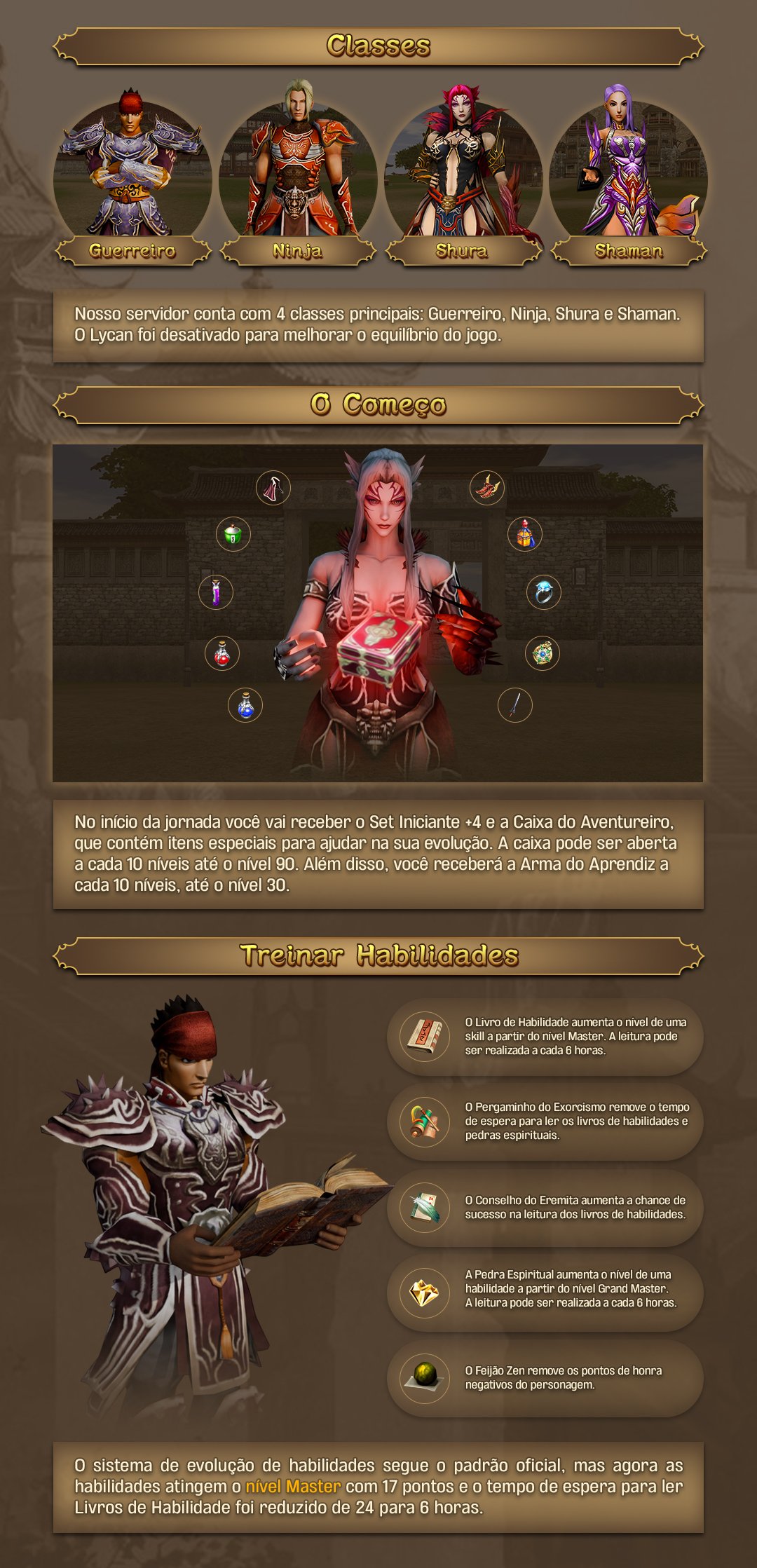Click the Livro de Habilidade book icon

pyautogui.click(x=425, y=1037)
